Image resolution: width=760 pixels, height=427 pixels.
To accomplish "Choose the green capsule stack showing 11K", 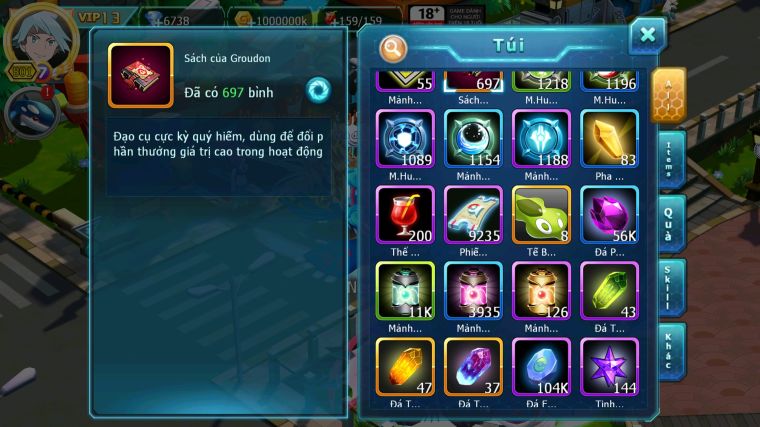I will pos(405,290).
